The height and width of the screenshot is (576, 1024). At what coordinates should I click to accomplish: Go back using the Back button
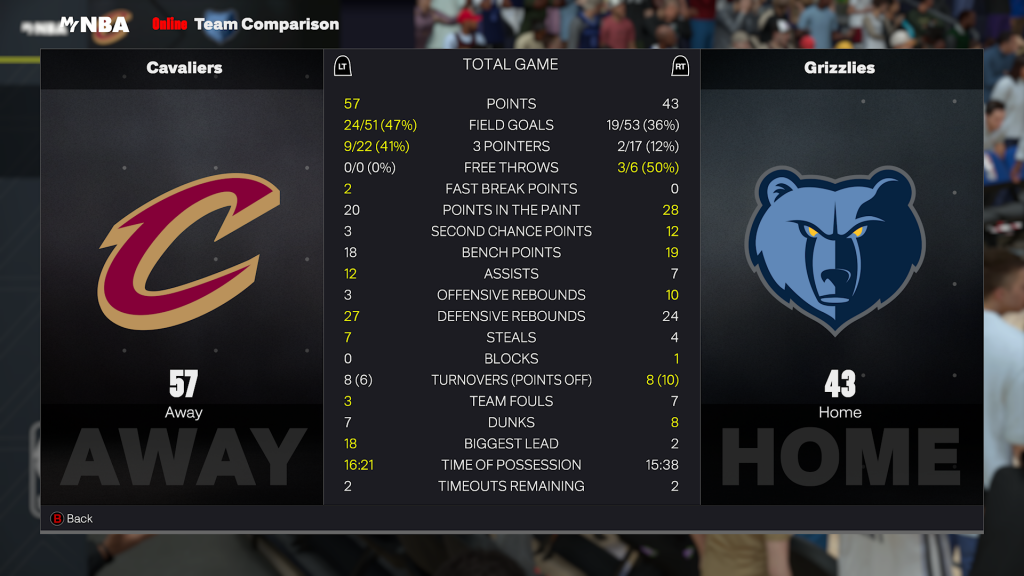[71, 518]
